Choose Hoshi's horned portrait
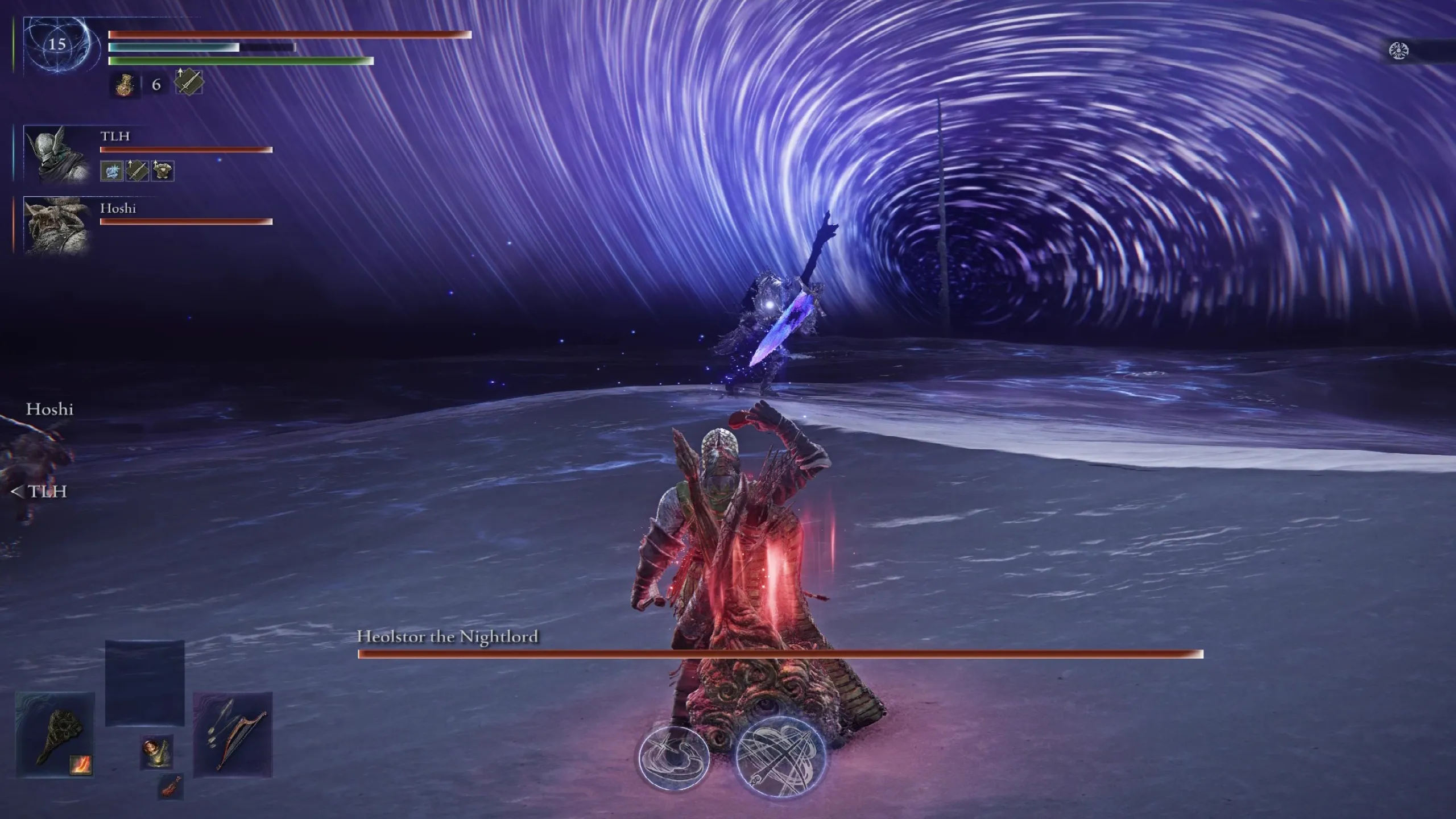The height and width of the screenshot is (819, 1456). [57, 225]
